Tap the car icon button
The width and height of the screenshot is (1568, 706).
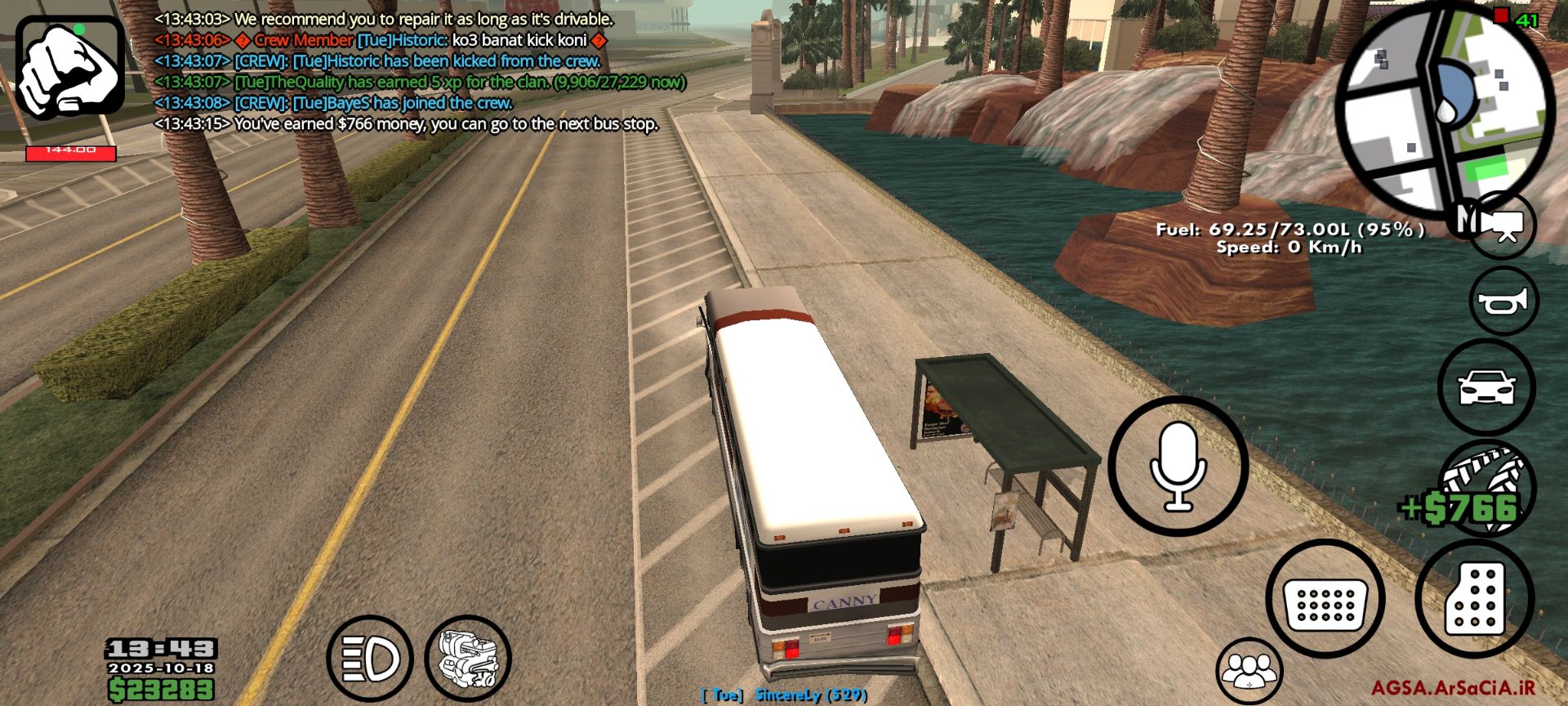[1486, 387]
